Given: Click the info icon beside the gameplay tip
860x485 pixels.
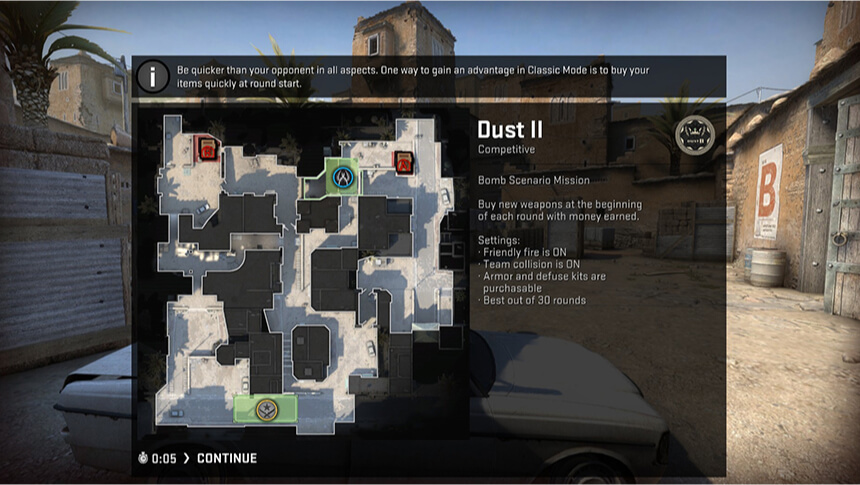Looking at the screenshot, I should (x=153, y=77).
